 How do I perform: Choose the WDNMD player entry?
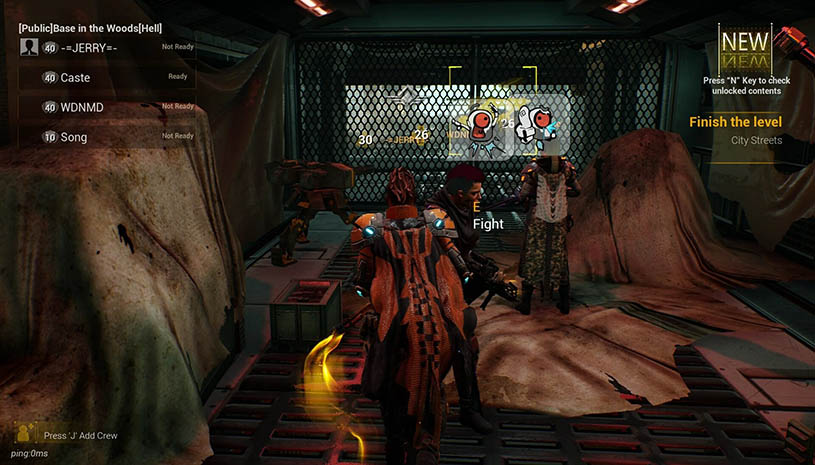(x=105, y=107)
